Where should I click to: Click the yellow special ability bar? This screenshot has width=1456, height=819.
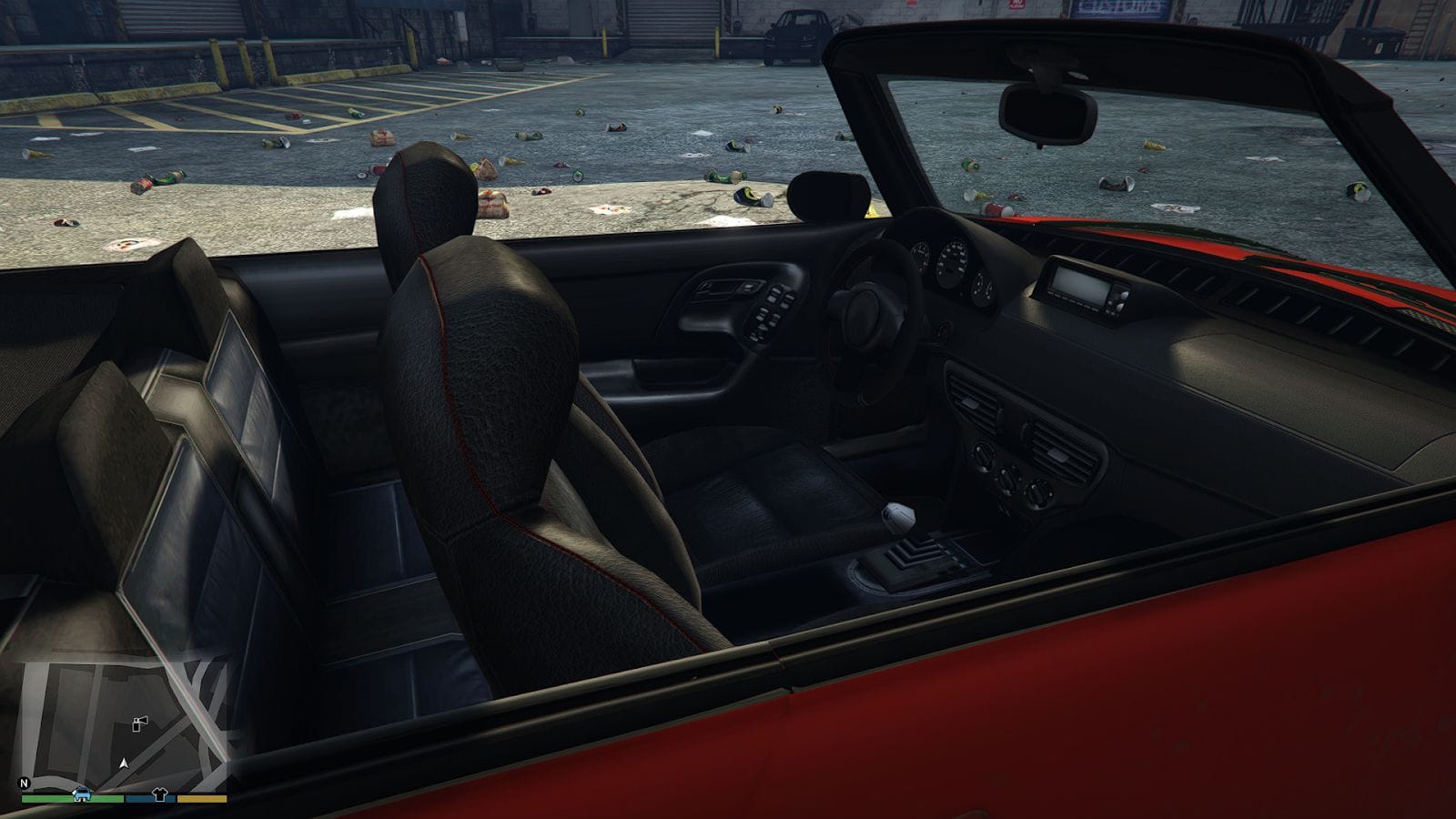(200, 798)
